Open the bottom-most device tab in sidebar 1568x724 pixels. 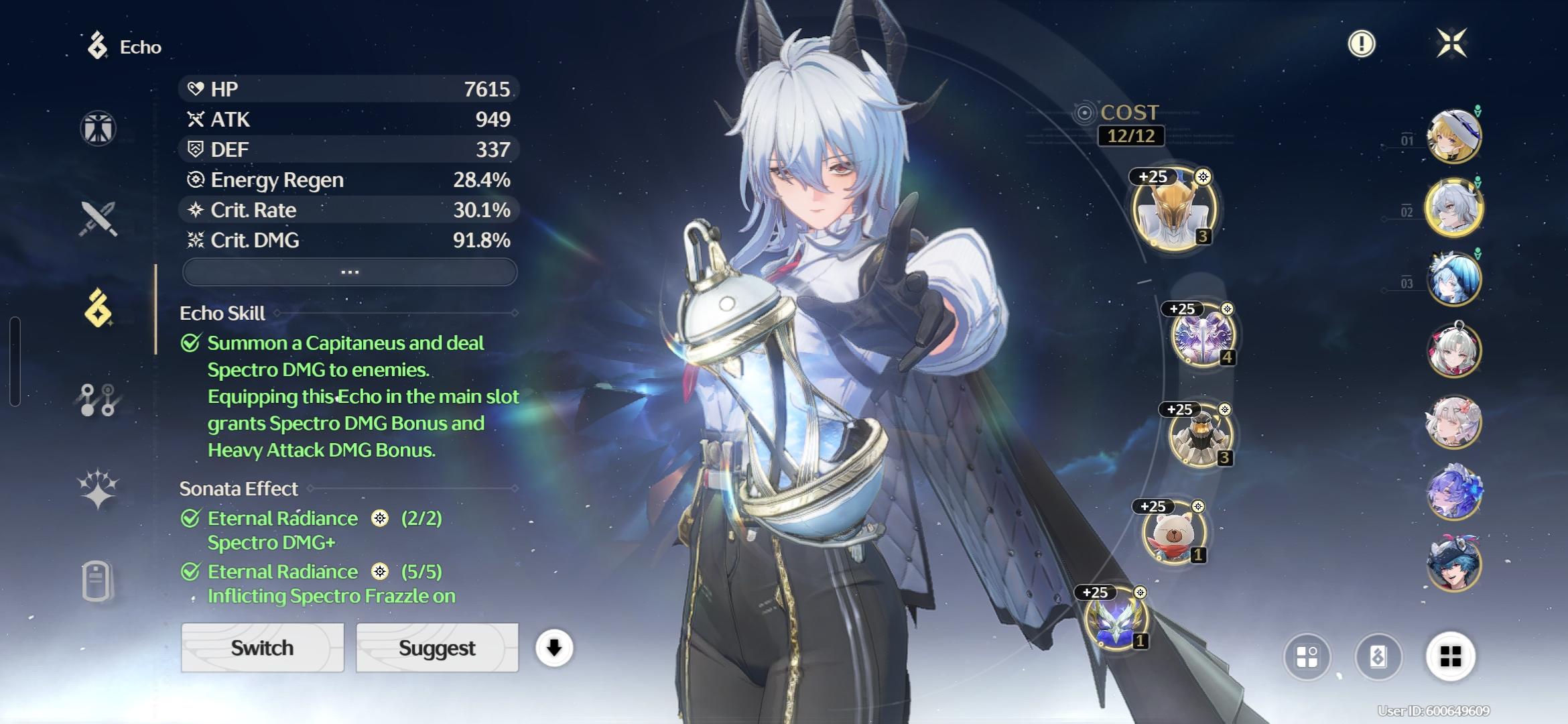pyautogui.click(x=97, y=580)
